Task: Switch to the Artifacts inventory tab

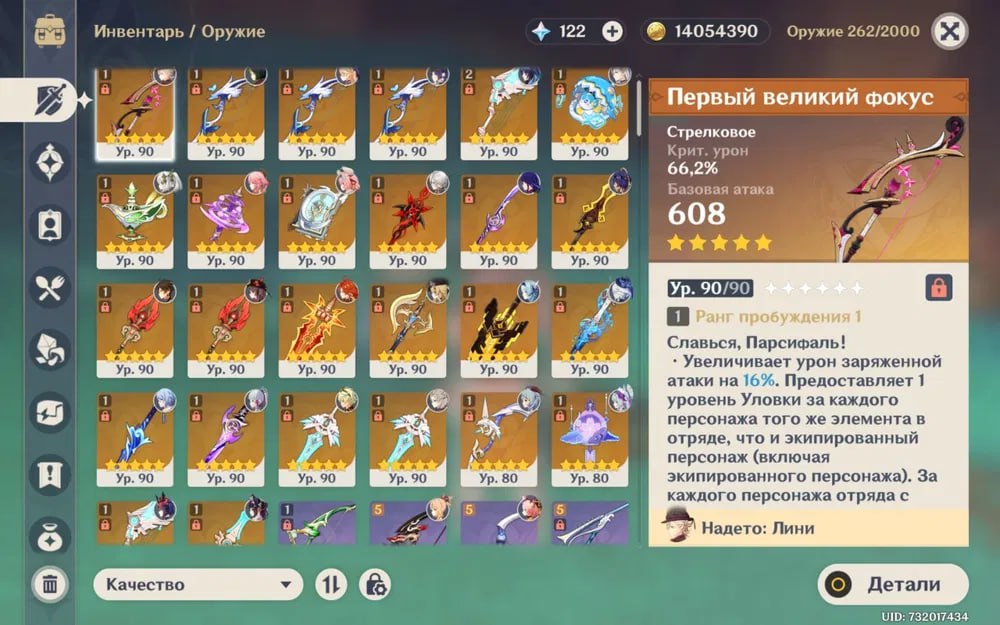Action: tap(50, 162)
